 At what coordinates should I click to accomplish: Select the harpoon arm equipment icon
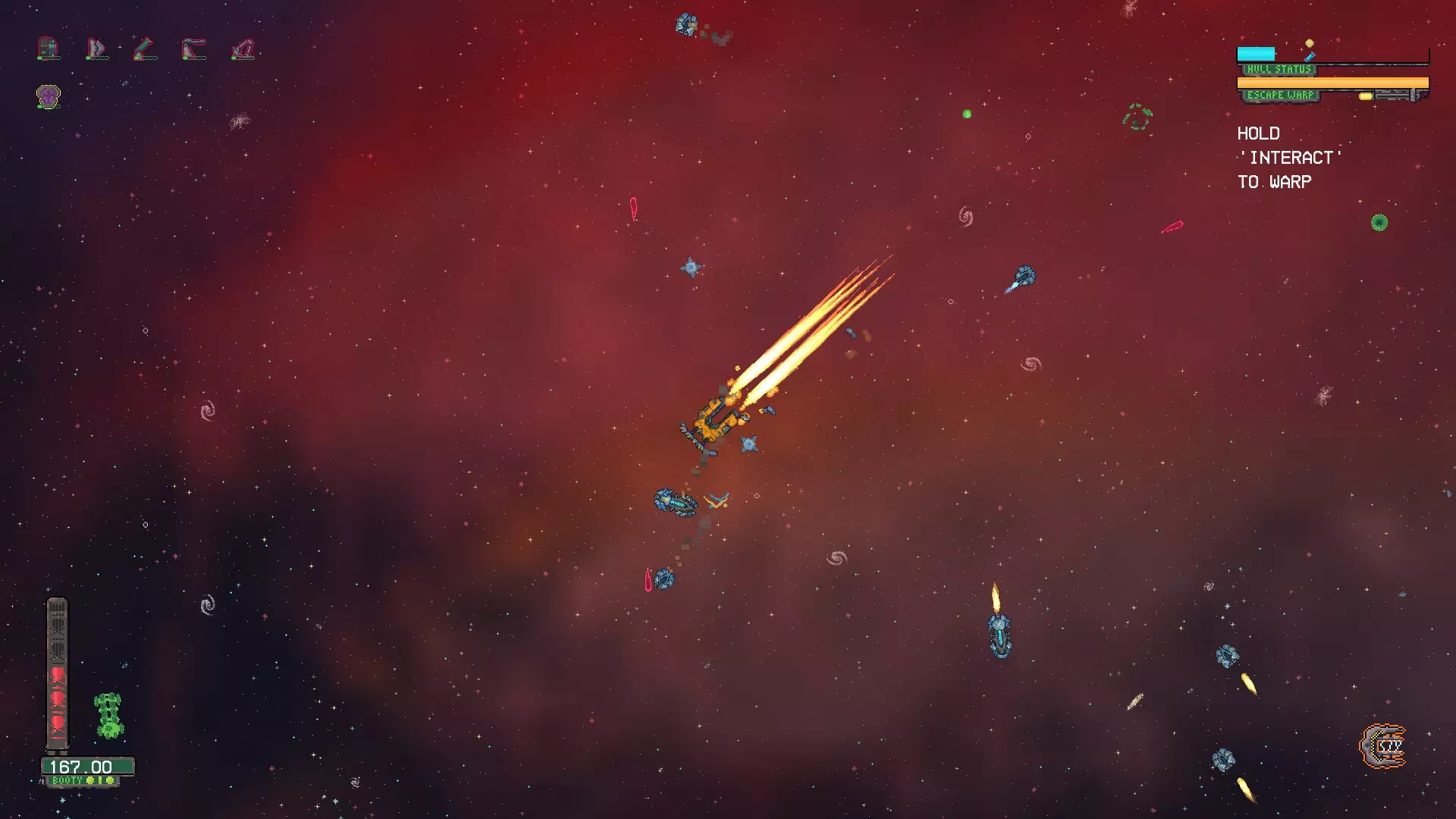click(x=193, y=47)
